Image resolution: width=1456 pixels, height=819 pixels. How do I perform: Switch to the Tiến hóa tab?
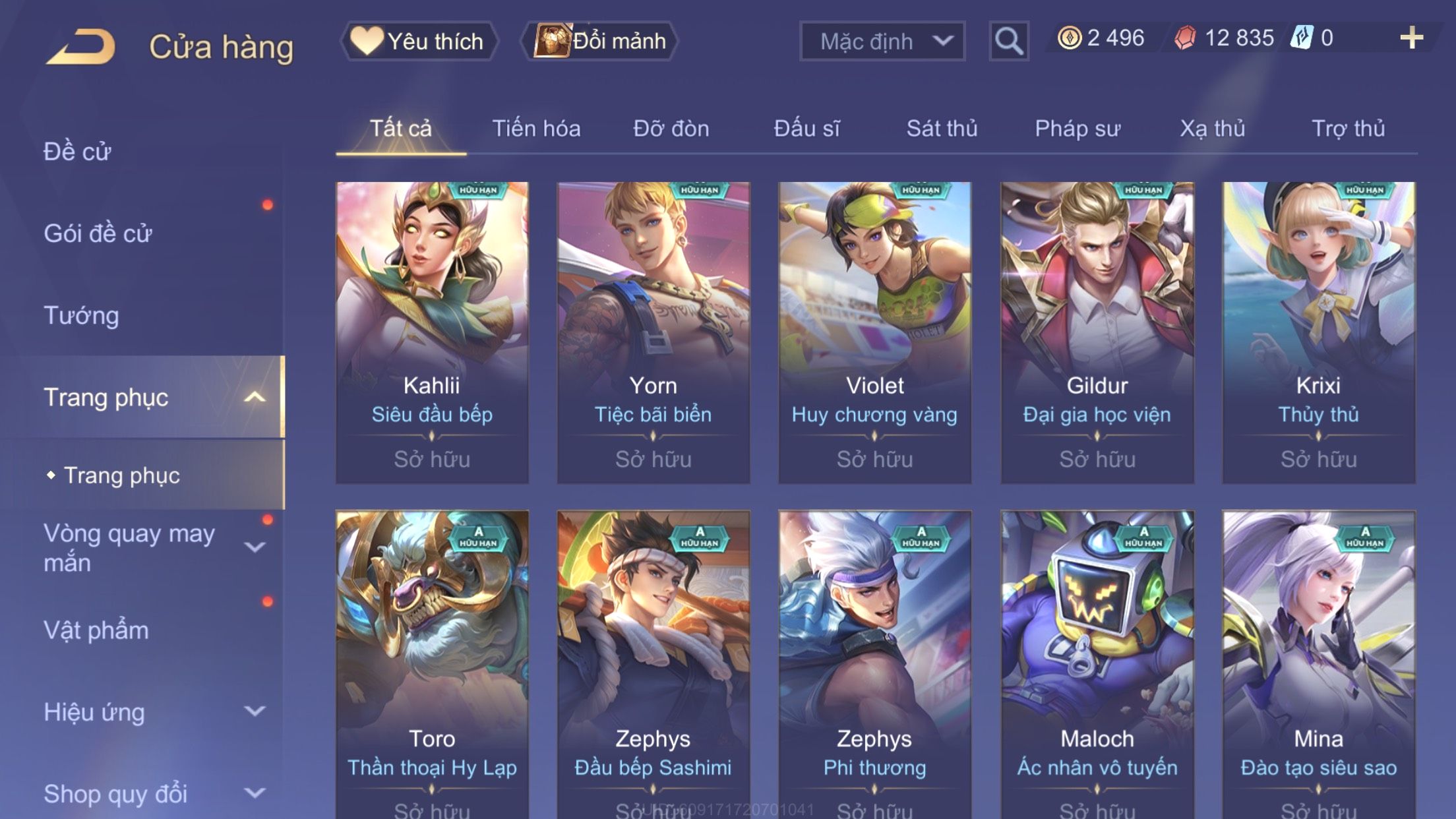(536, 129)
